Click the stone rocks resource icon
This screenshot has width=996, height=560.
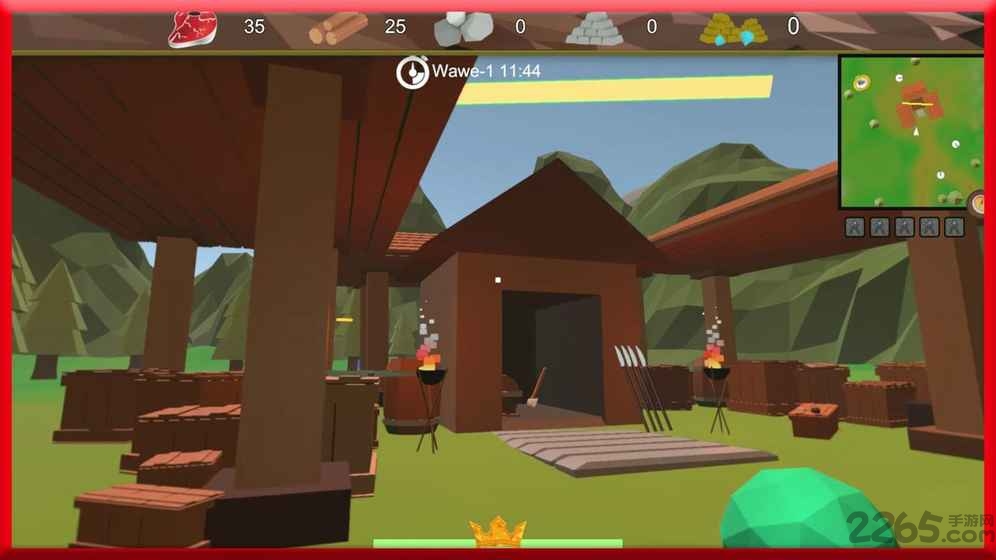tap(463, 28)
